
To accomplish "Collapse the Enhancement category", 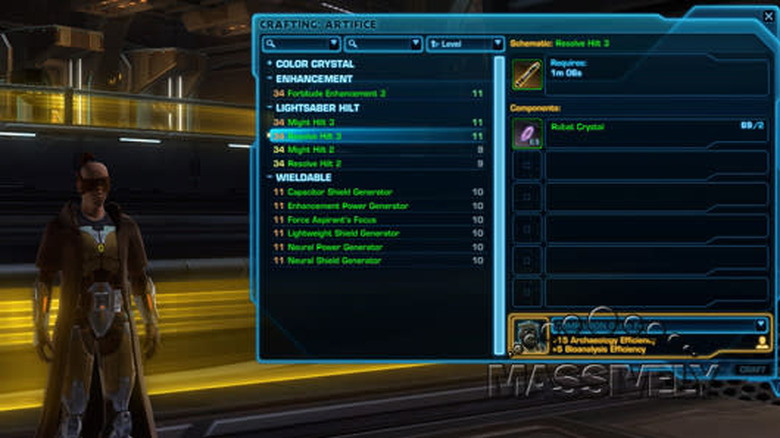I will 269,78.
